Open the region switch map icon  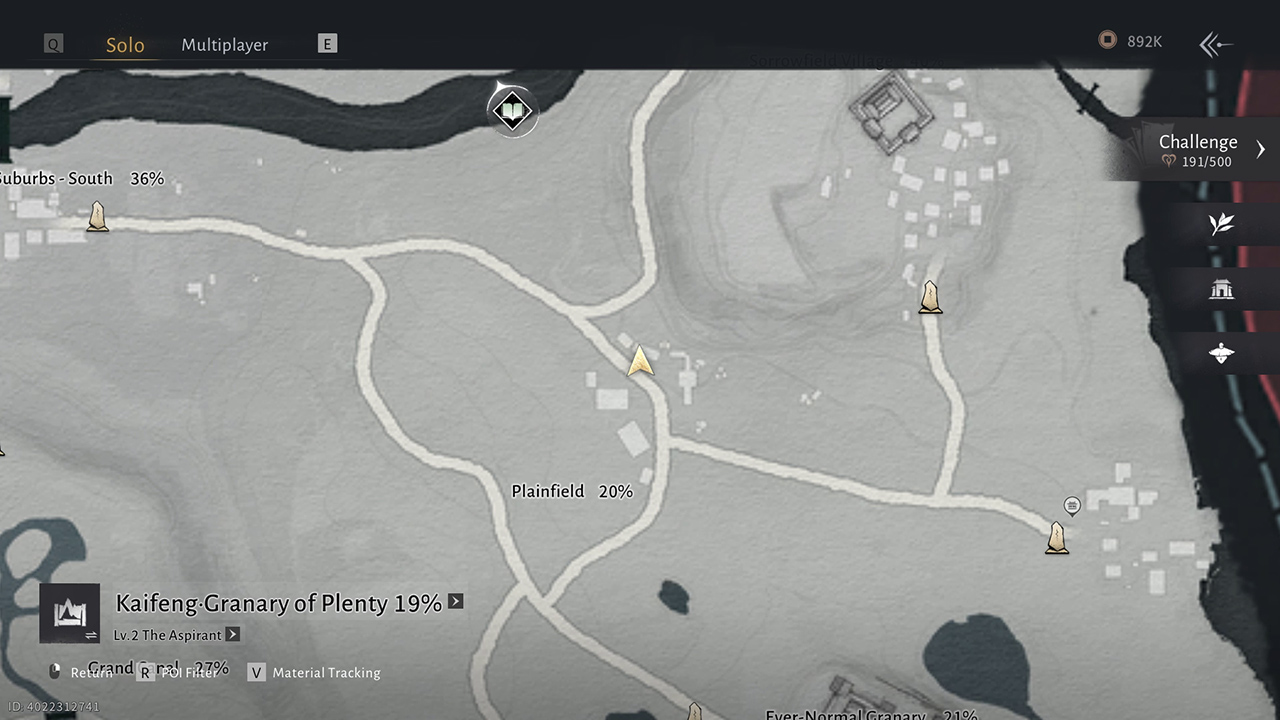click(70, 613)
